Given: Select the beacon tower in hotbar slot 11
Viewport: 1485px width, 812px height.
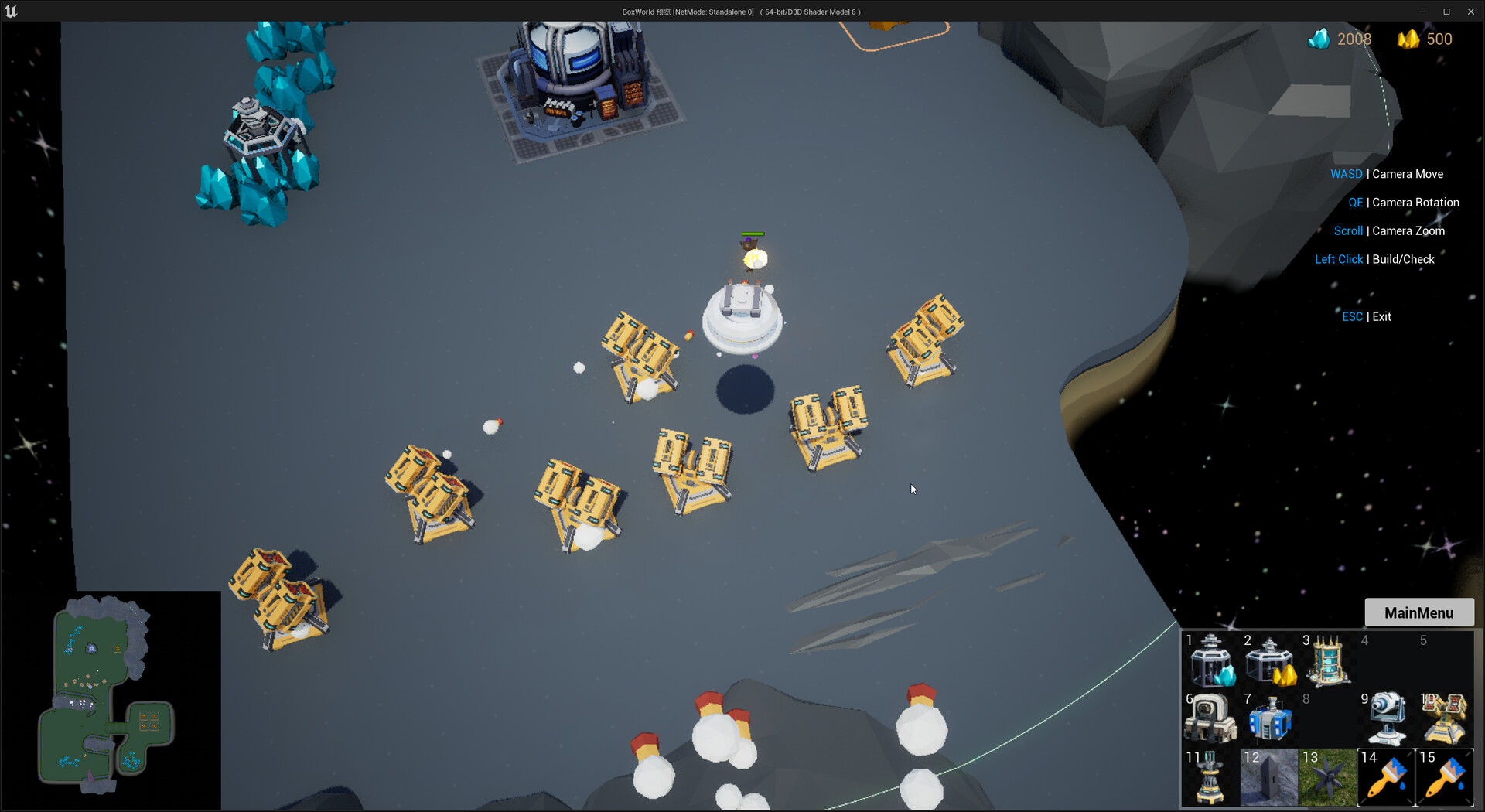Looking at the screenshot, I should [x=1210, y=777].
